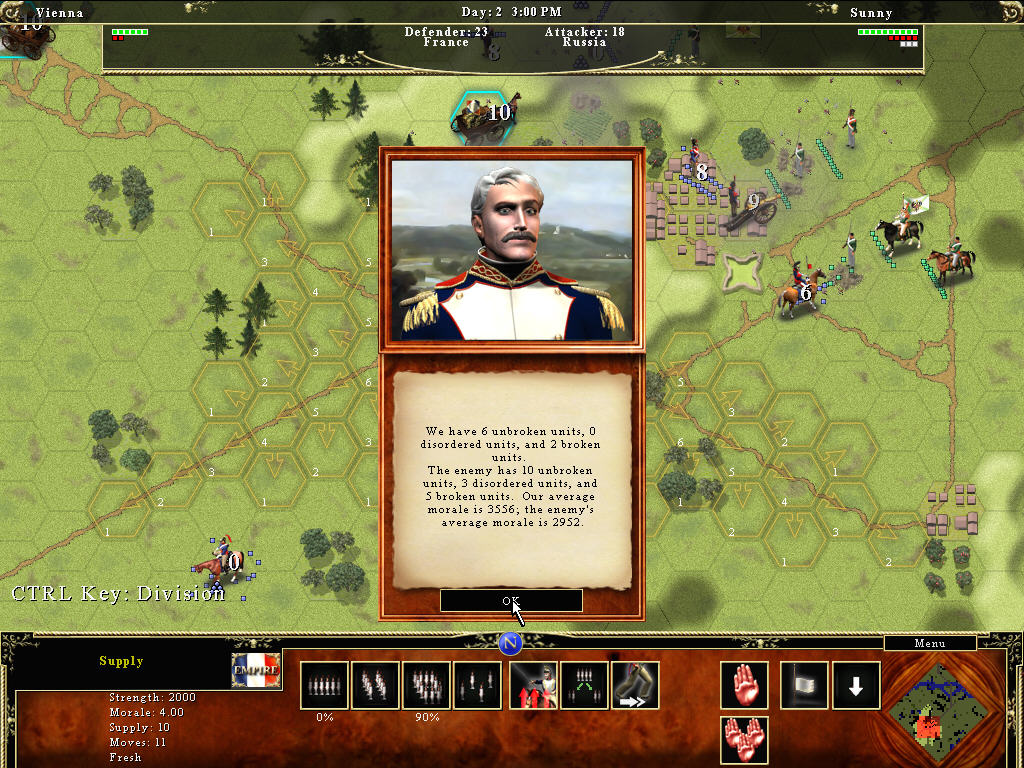Viewport: 1024px width, 768px height.
Task: Click the single red hand halt icon
Action: click(x=744, y=685)
